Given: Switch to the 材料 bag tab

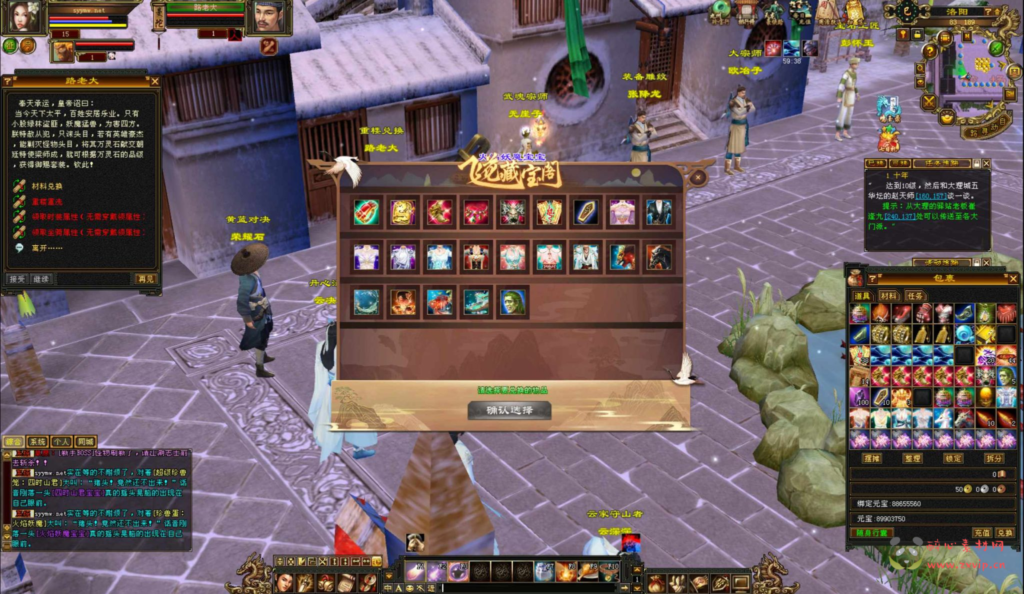Looking at the screenshot, I should click(x=888, y=295).
